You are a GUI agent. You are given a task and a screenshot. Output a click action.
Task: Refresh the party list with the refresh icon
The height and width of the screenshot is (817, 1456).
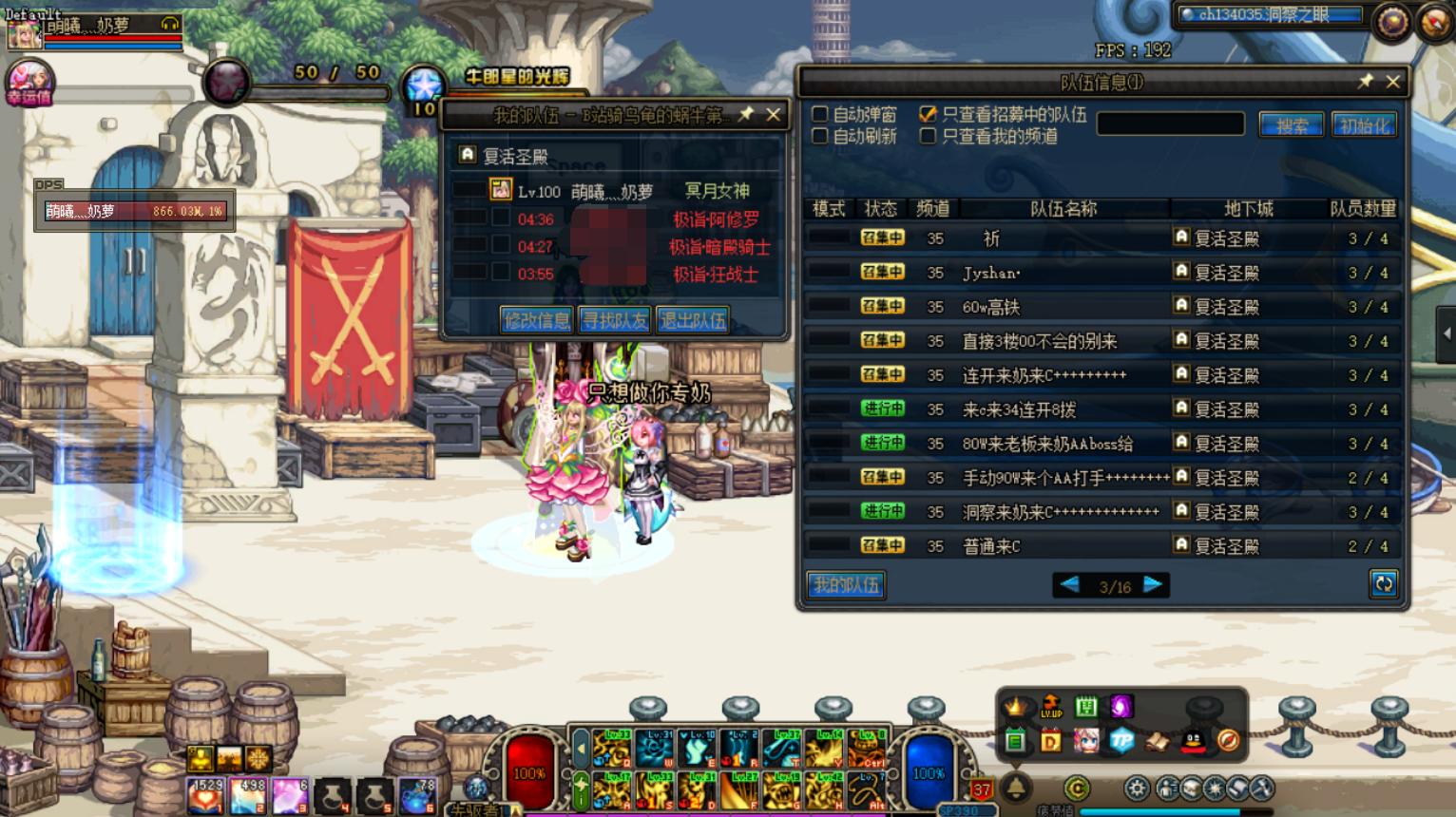coord(1383,584)
